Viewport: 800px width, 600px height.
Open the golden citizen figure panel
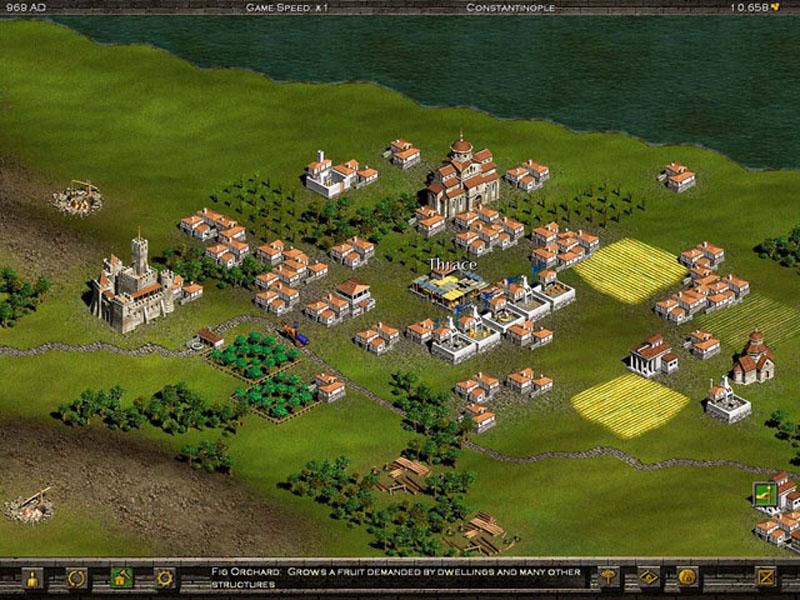[32, 578]
